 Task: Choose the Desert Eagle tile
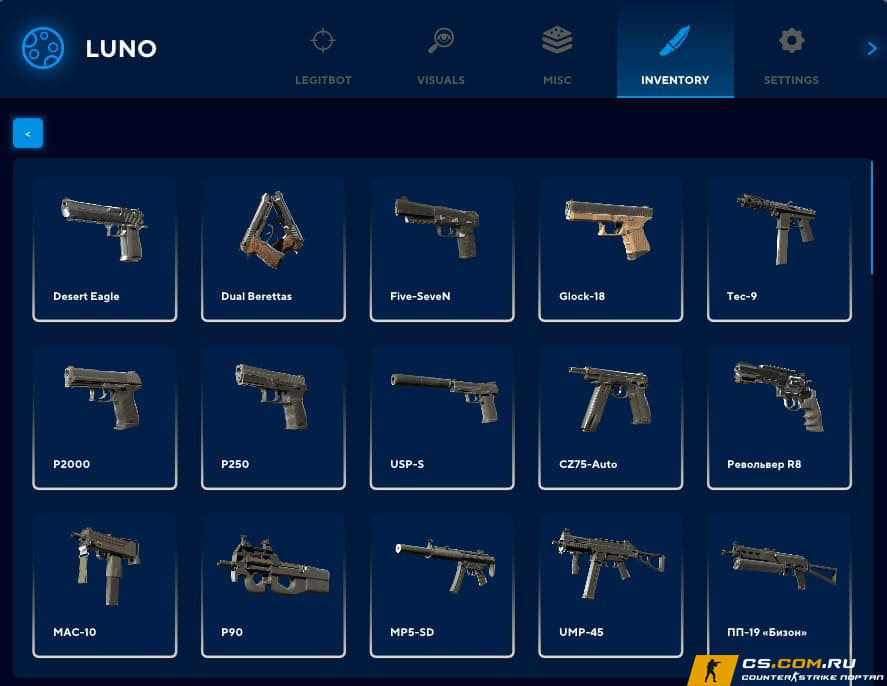click(105, 249)
